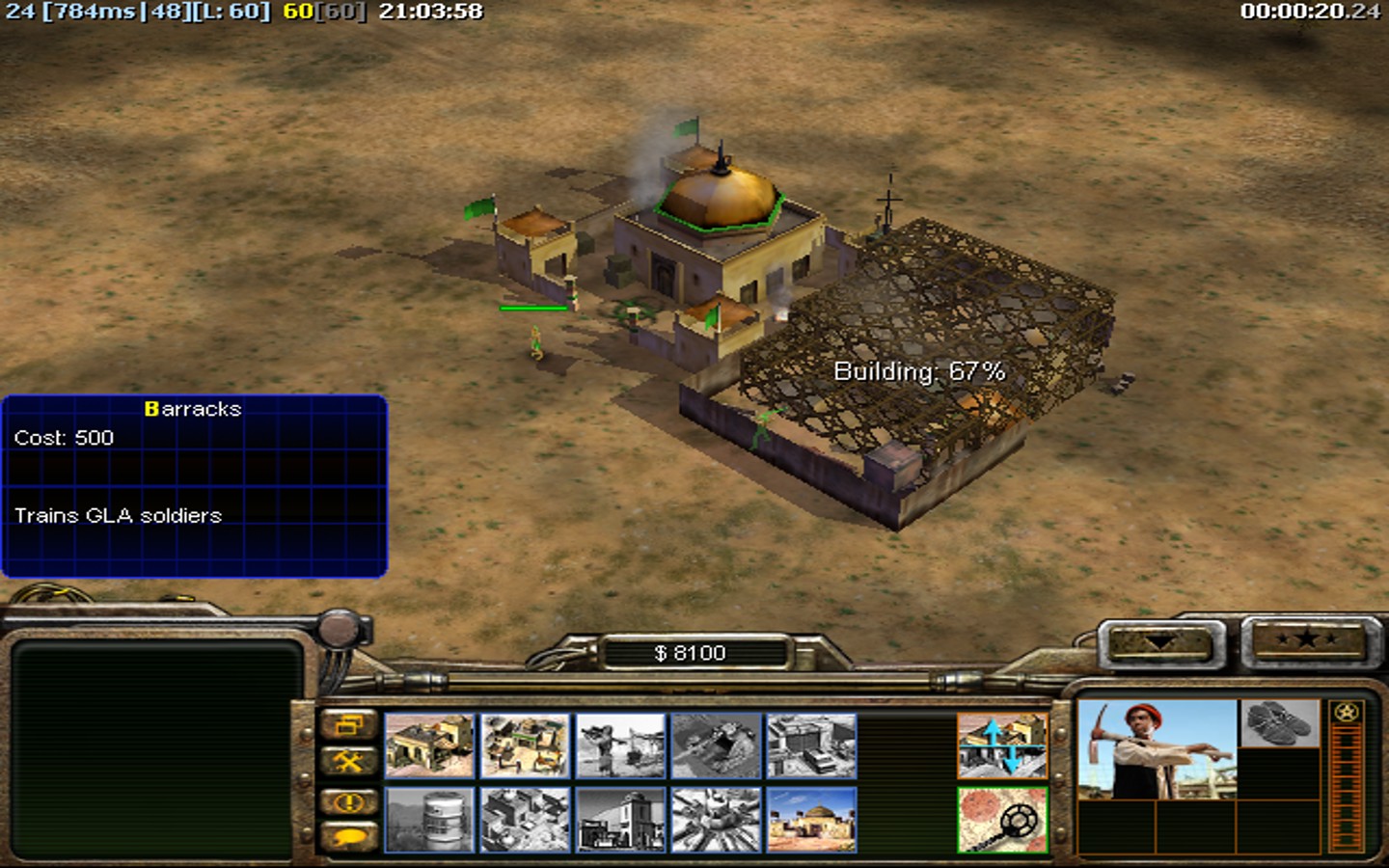Click the worker portrait with pickaxe

tap(1157, 750)
